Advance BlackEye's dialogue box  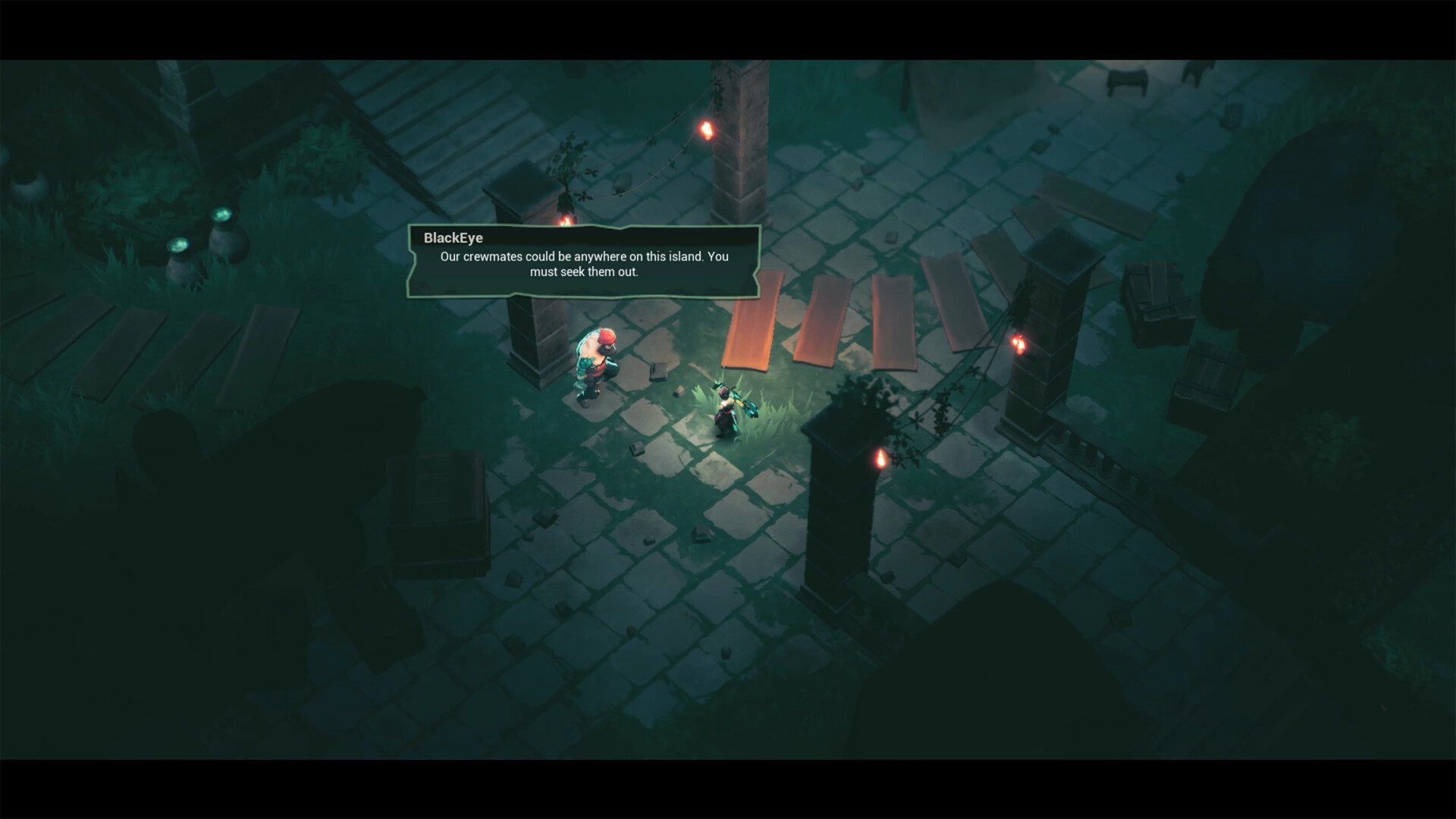click(583, 262)
